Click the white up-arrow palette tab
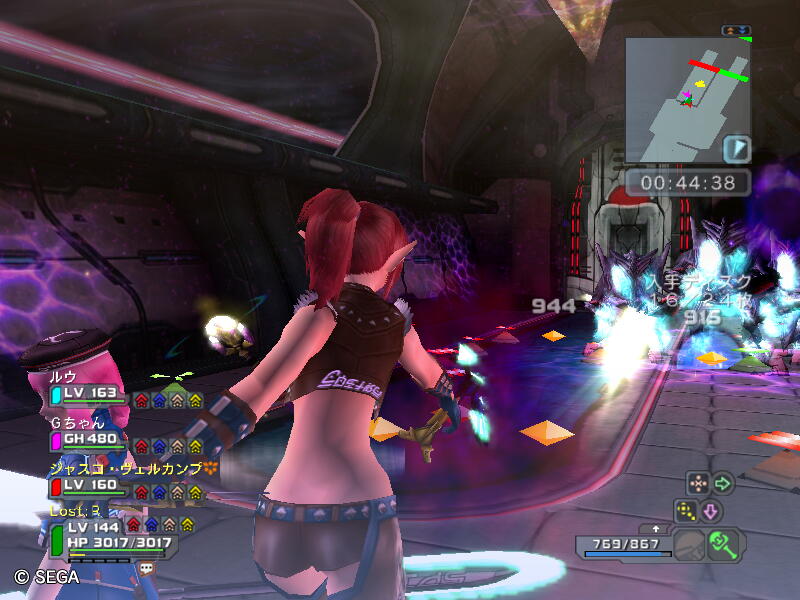800x600 pixels. click(x=656, y=528)
